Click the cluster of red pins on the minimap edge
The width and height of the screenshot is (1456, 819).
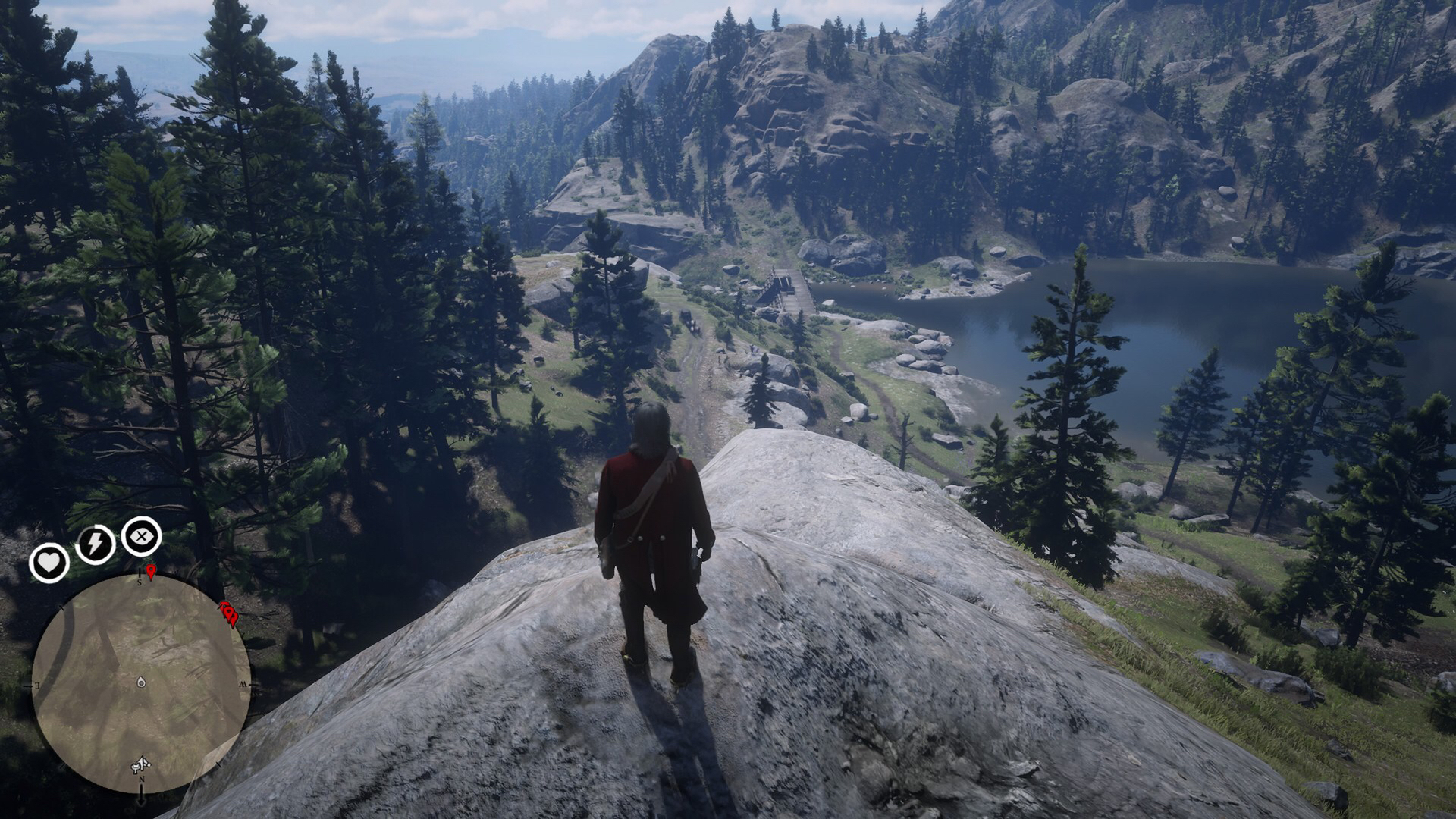click(x=228, y=612)
